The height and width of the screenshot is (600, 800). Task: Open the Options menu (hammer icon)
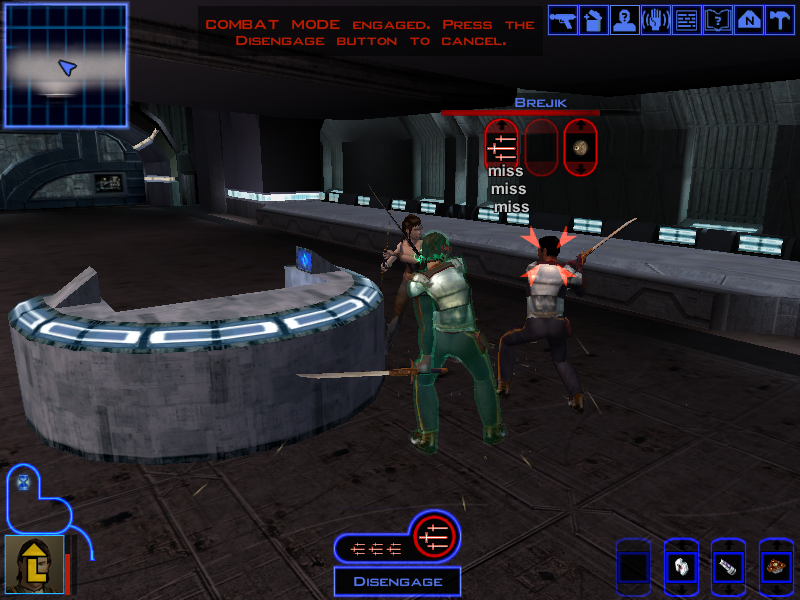[779, 20]
